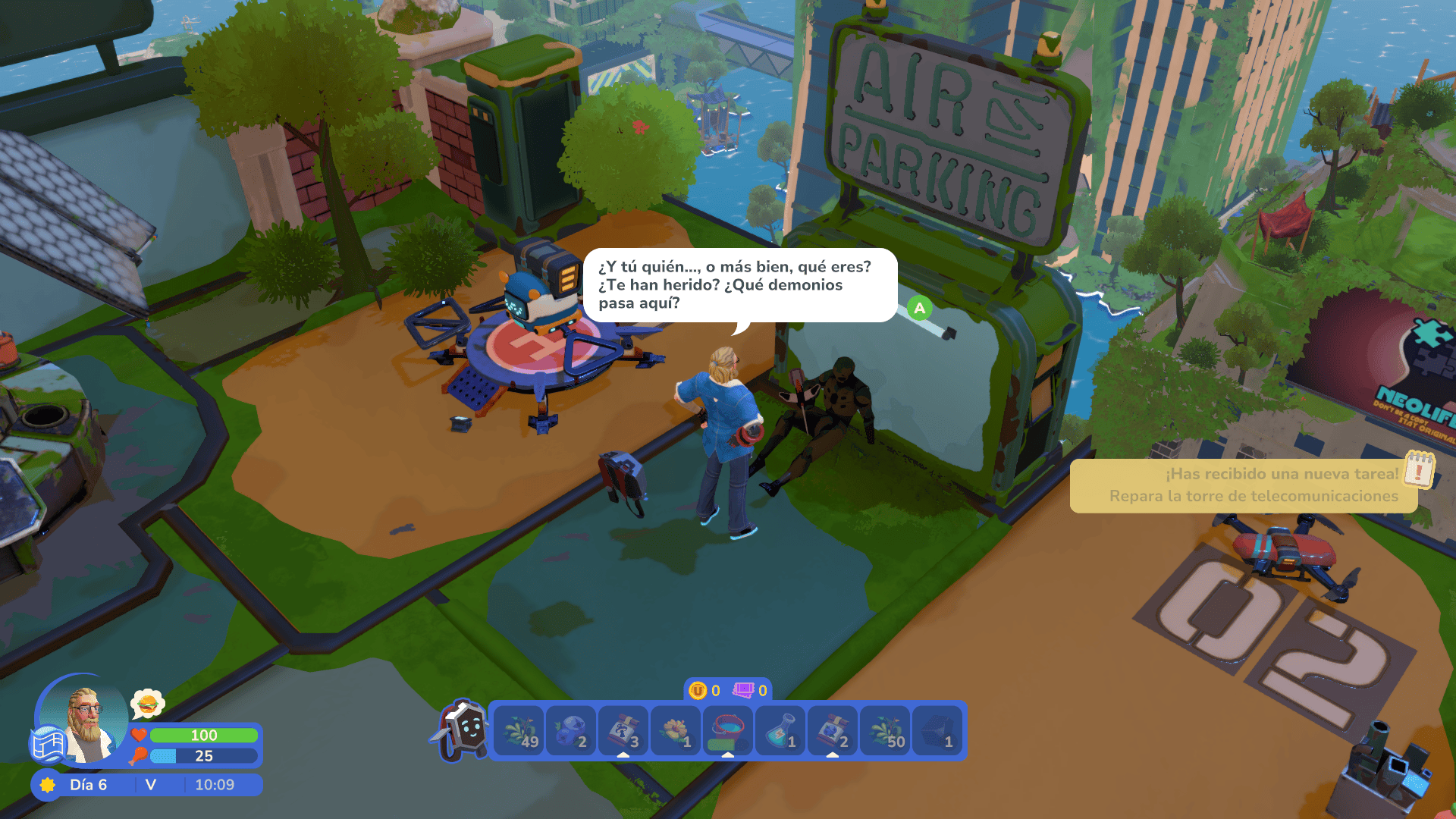This screenshot has width=1456, height=819.
Task: Select the lightning potion flask slot
Action: (780, 731)
